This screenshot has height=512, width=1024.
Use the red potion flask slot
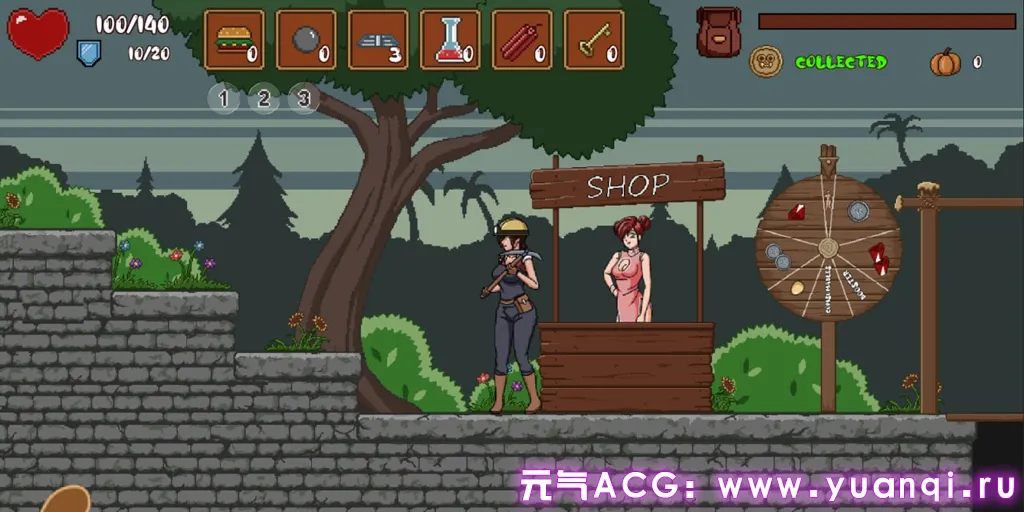[450, 40]
